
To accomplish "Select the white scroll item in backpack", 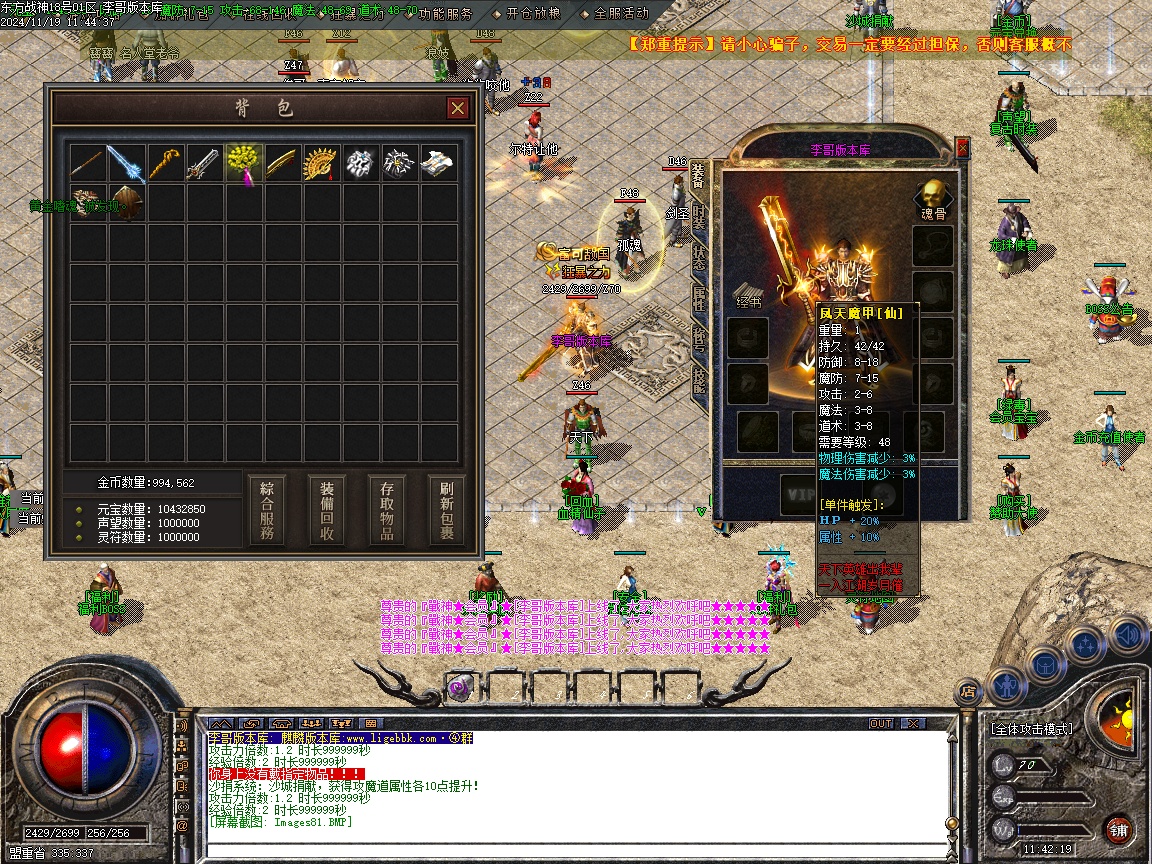I will click(437, 163).
